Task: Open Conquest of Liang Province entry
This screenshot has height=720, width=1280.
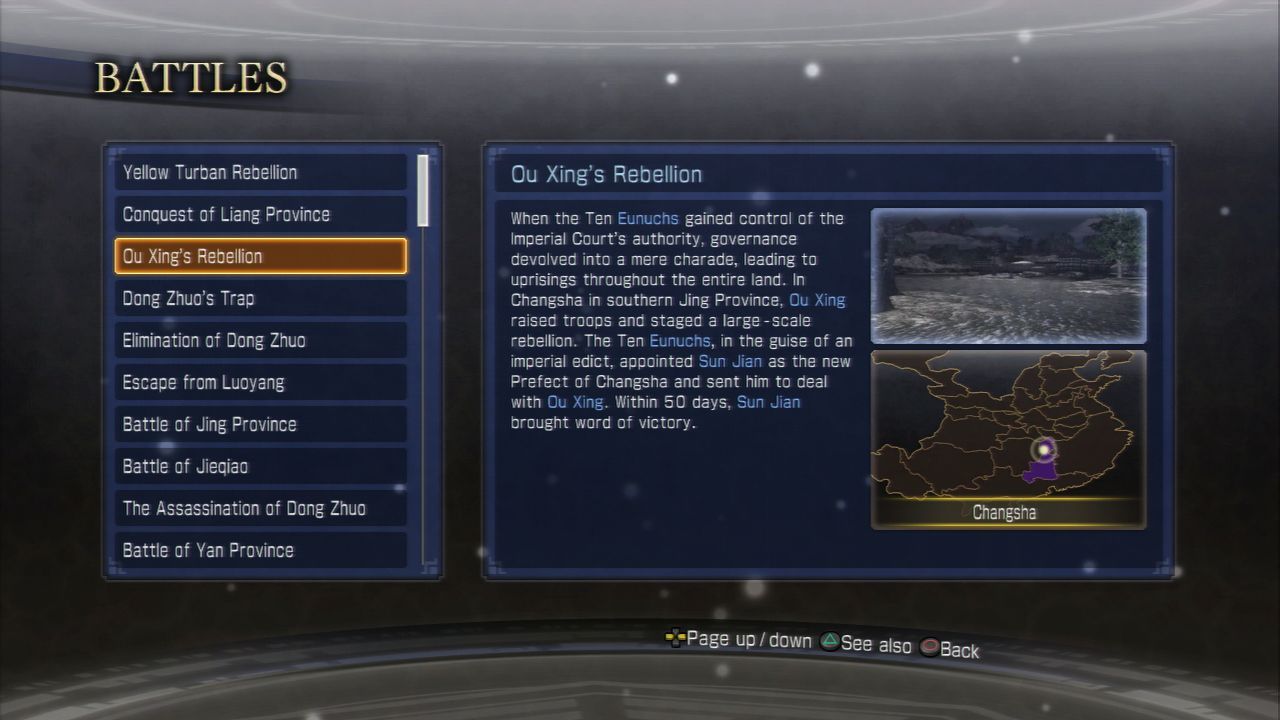Action: pos(260,214)
